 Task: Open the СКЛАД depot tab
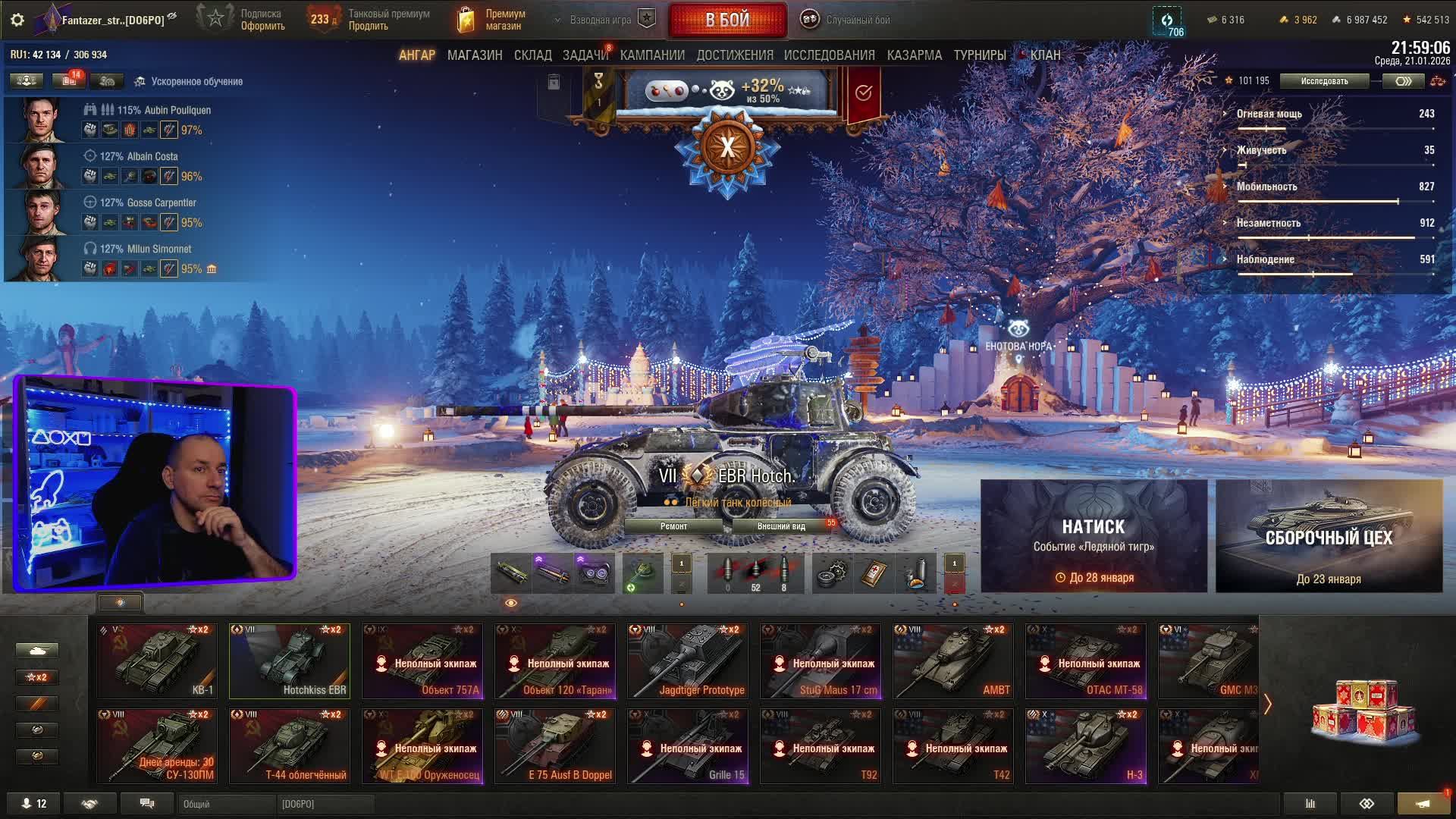532,55
